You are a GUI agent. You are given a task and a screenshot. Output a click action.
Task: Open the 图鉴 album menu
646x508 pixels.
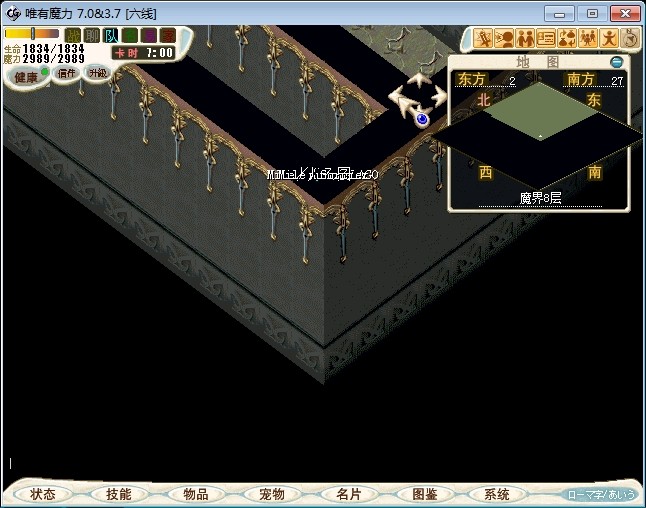[x=423, y=494]
